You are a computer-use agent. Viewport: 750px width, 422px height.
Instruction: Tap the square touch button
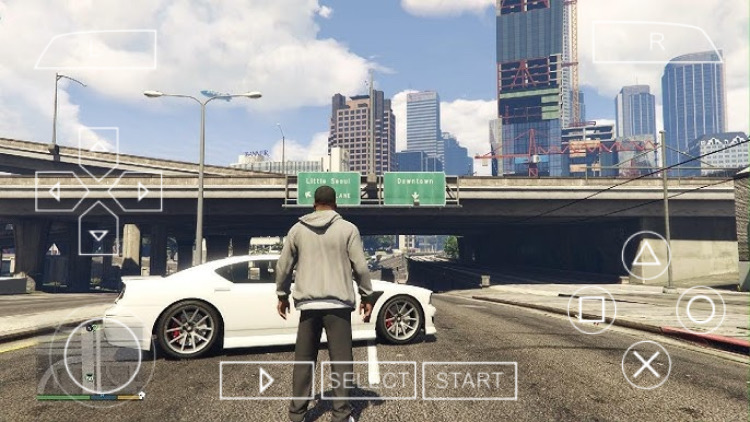pyautogui.click(x=592, y=309)
